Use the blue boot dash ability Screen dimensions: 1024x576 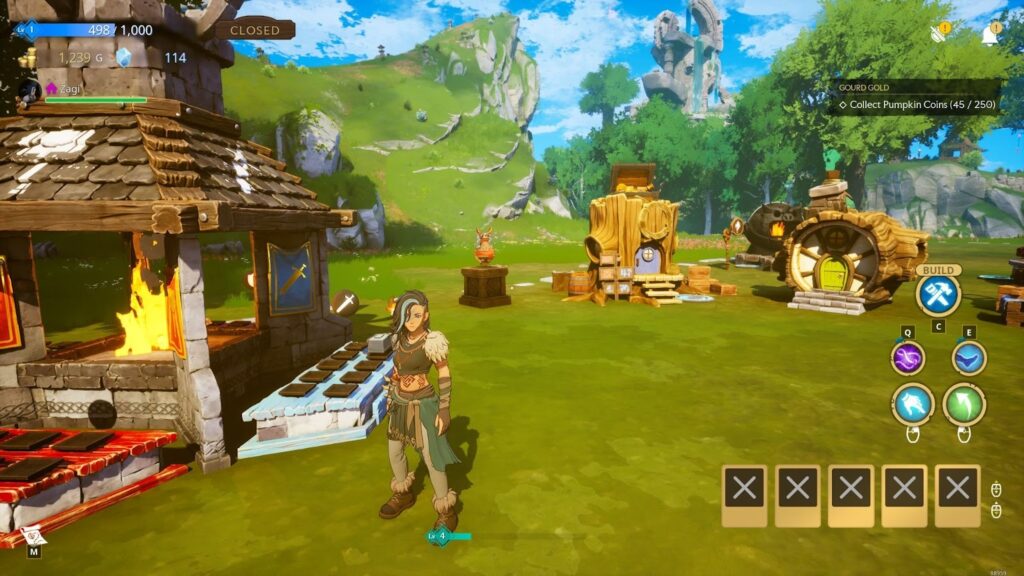[969, 358]
